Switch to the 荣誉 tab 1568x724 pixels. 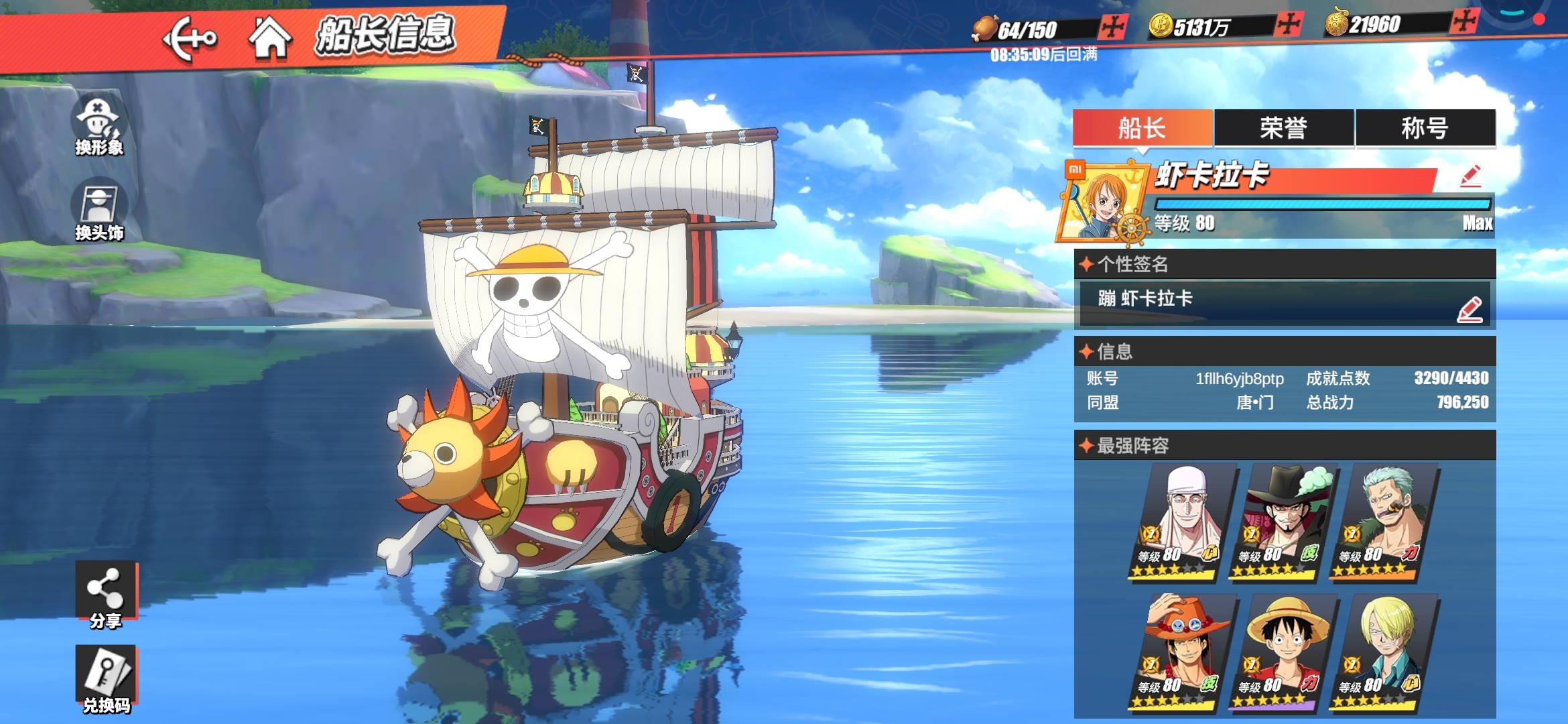pyautogui.click(x=1283, y=127)
